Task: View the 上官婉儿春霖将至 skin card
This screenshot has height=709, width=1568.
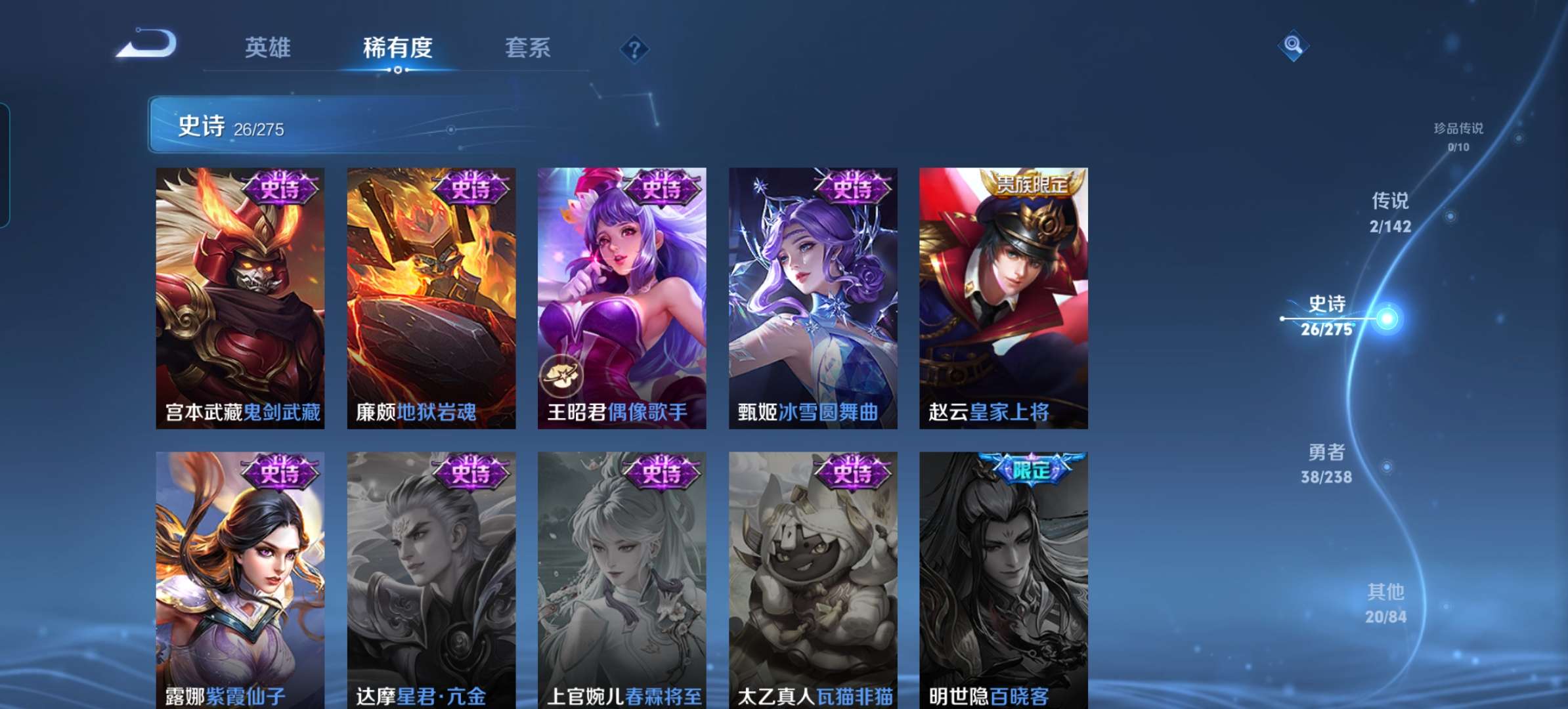Action: [620, 578]
